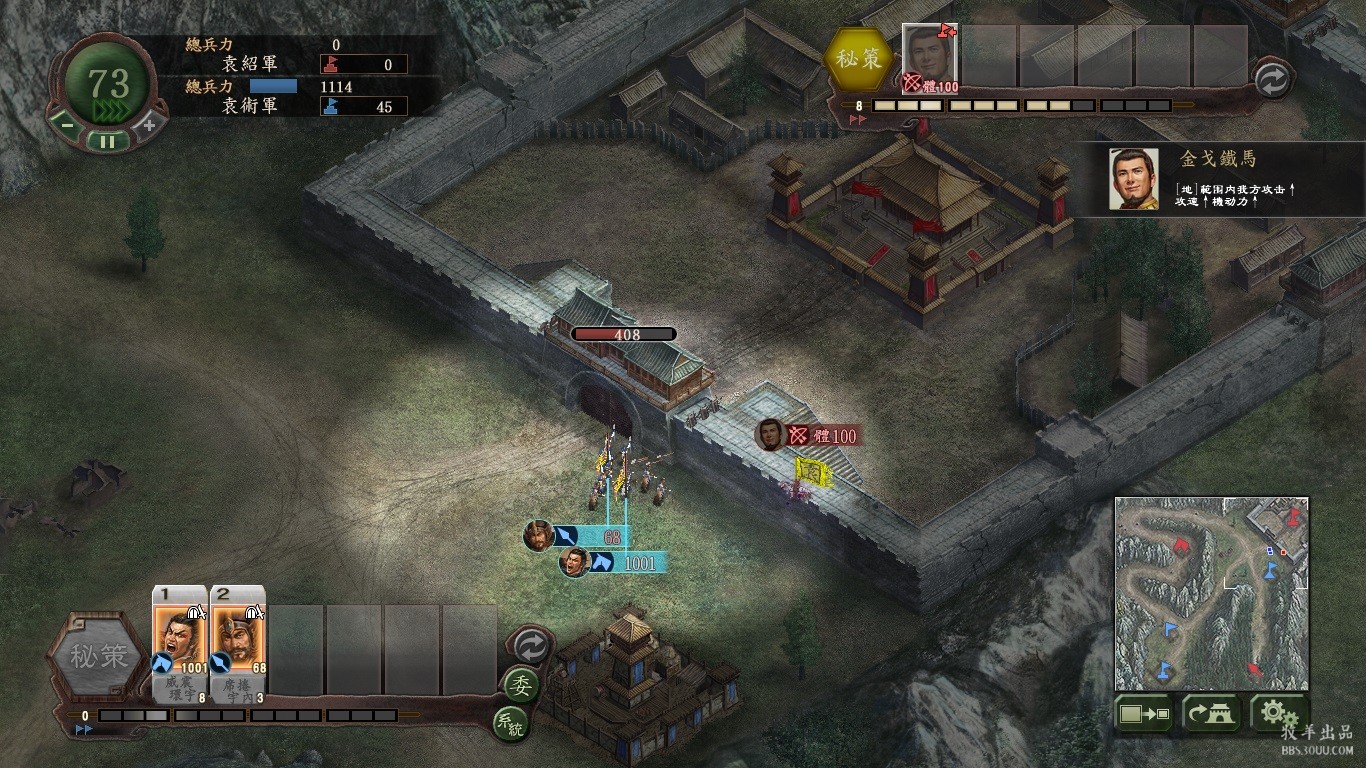
Task: Pause the battle with the pause button
Action: tap(107, 141)
